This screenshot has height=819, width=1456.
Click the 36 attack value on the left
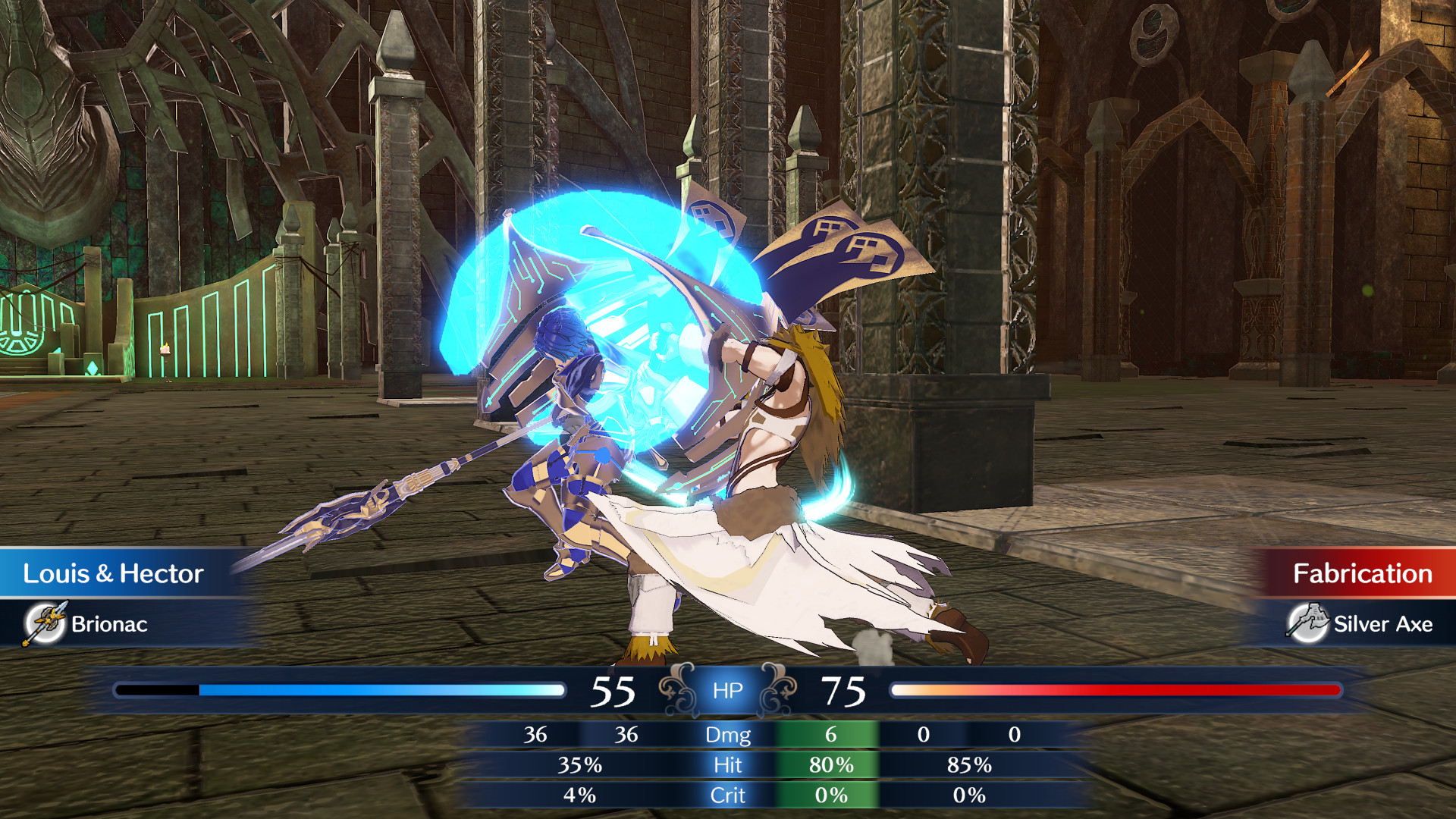[x=536, y=735]
